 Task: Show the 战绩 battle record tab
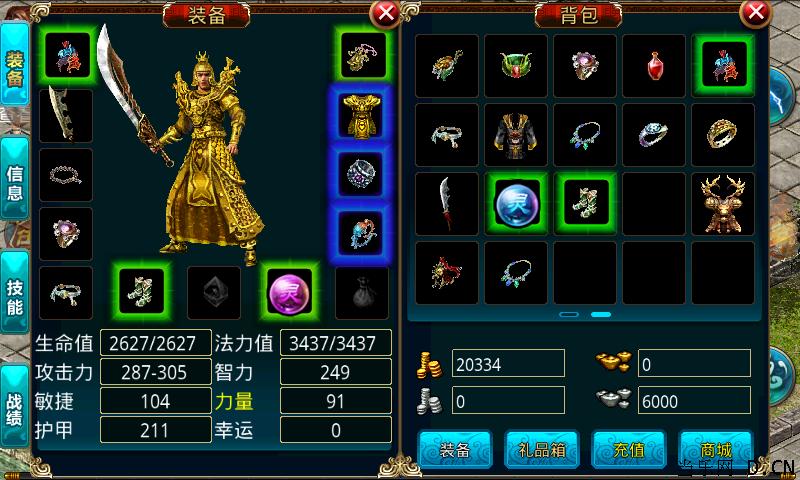coord(15,407)
